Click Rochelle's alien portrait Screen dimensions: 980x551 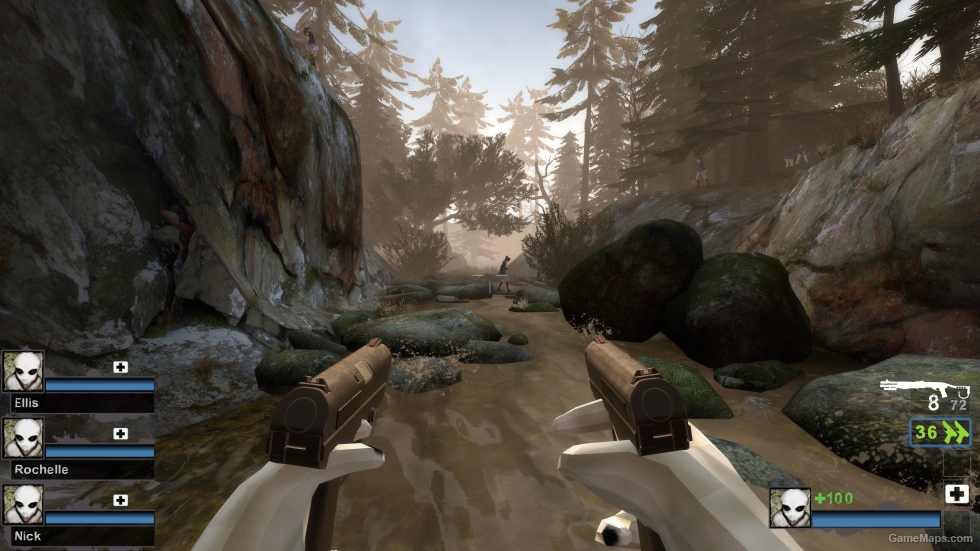pyautogui.click(x=23, y=437)
